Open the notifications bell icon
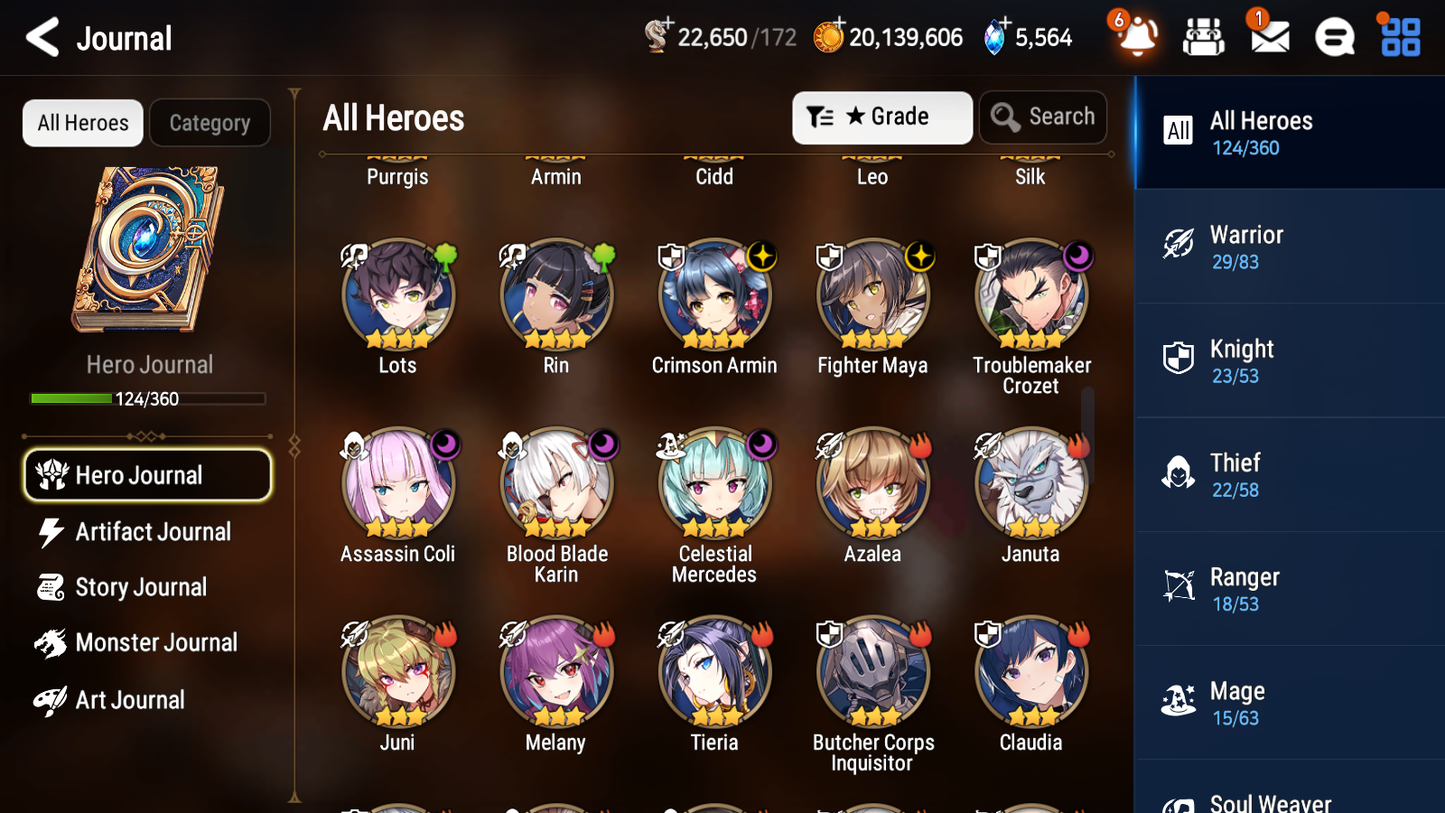This screenshot has height=813, width=1445. point(1136,37)
